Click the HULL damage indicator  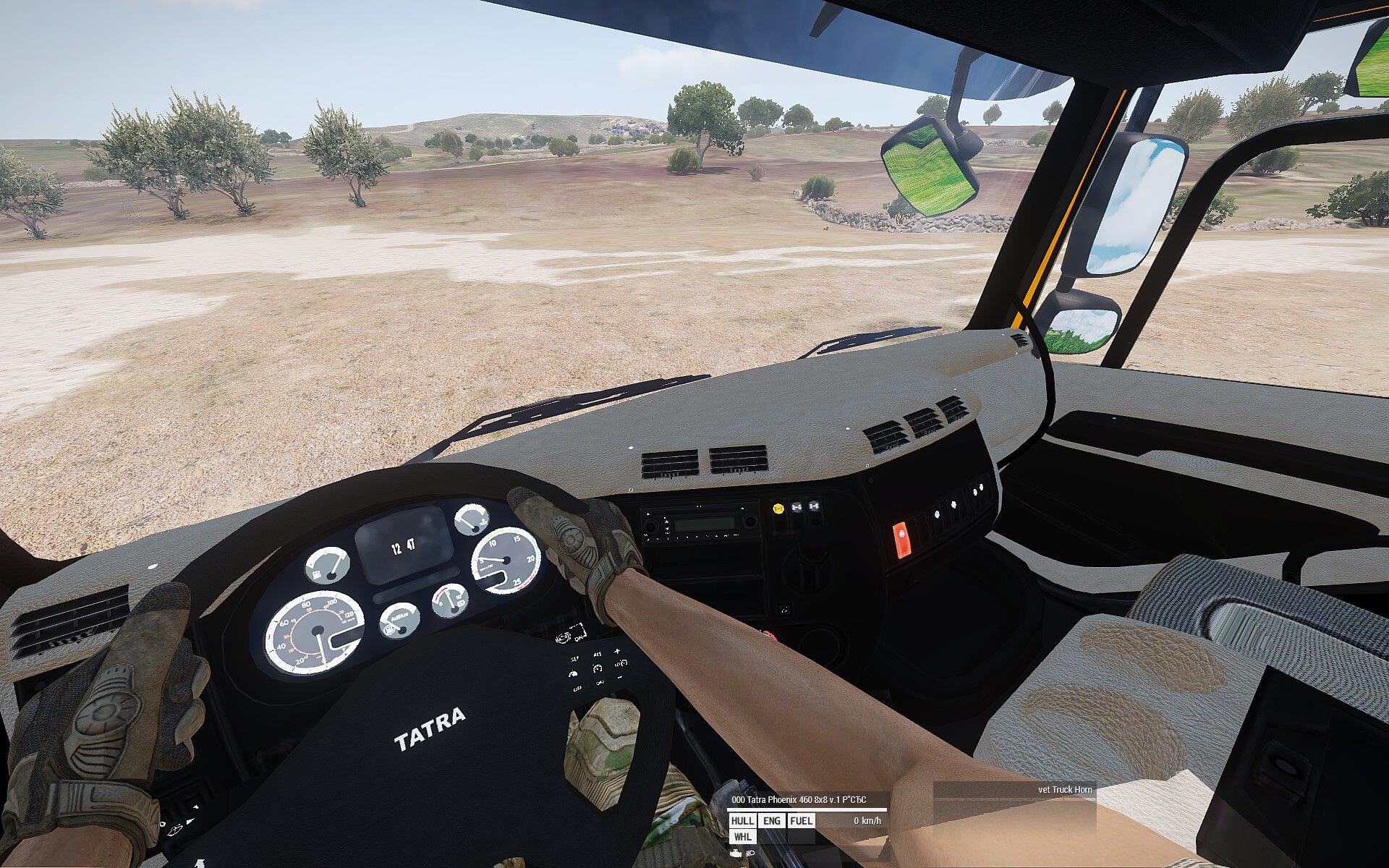click(x=742, y=820)
